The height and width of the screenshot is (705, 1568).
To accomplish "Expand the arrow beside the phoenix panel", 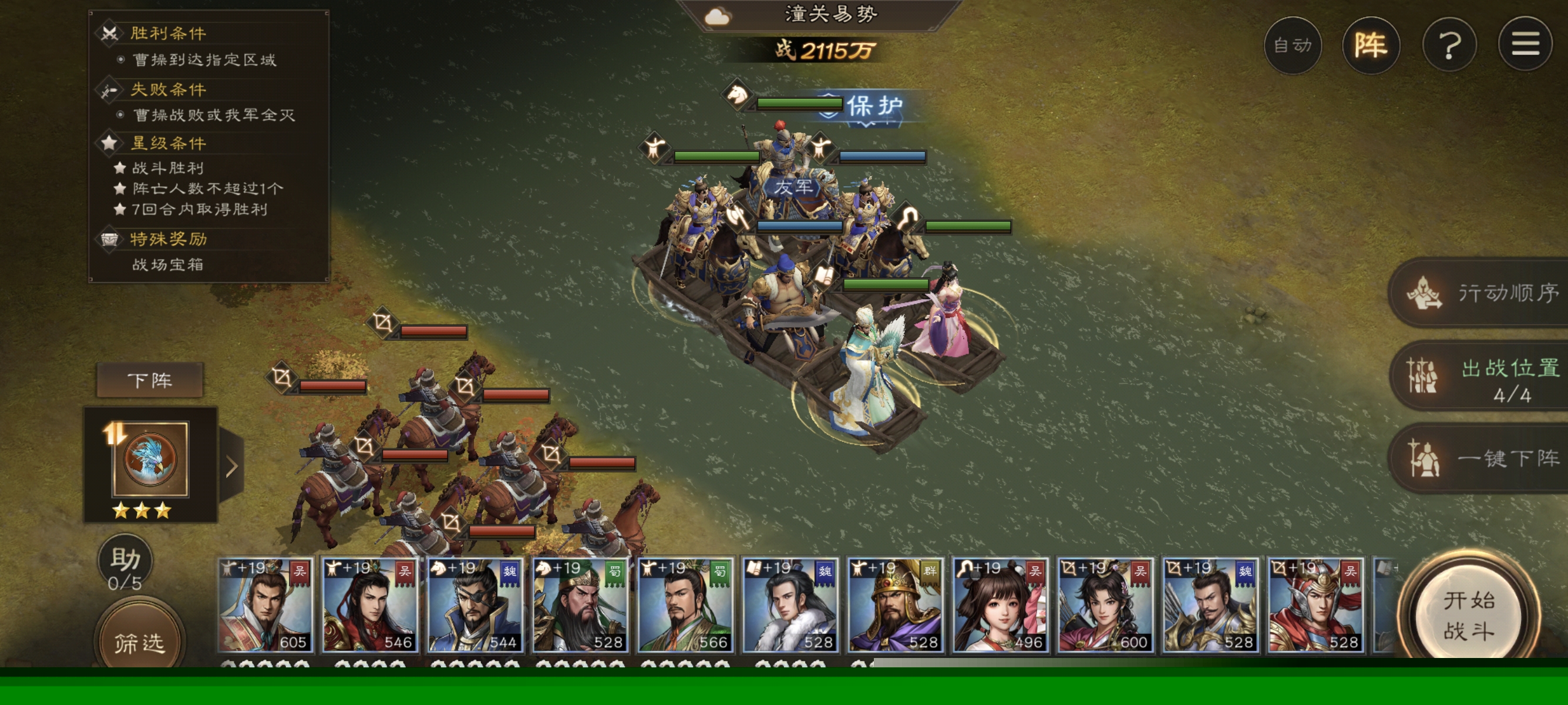I will click(231, 467).
